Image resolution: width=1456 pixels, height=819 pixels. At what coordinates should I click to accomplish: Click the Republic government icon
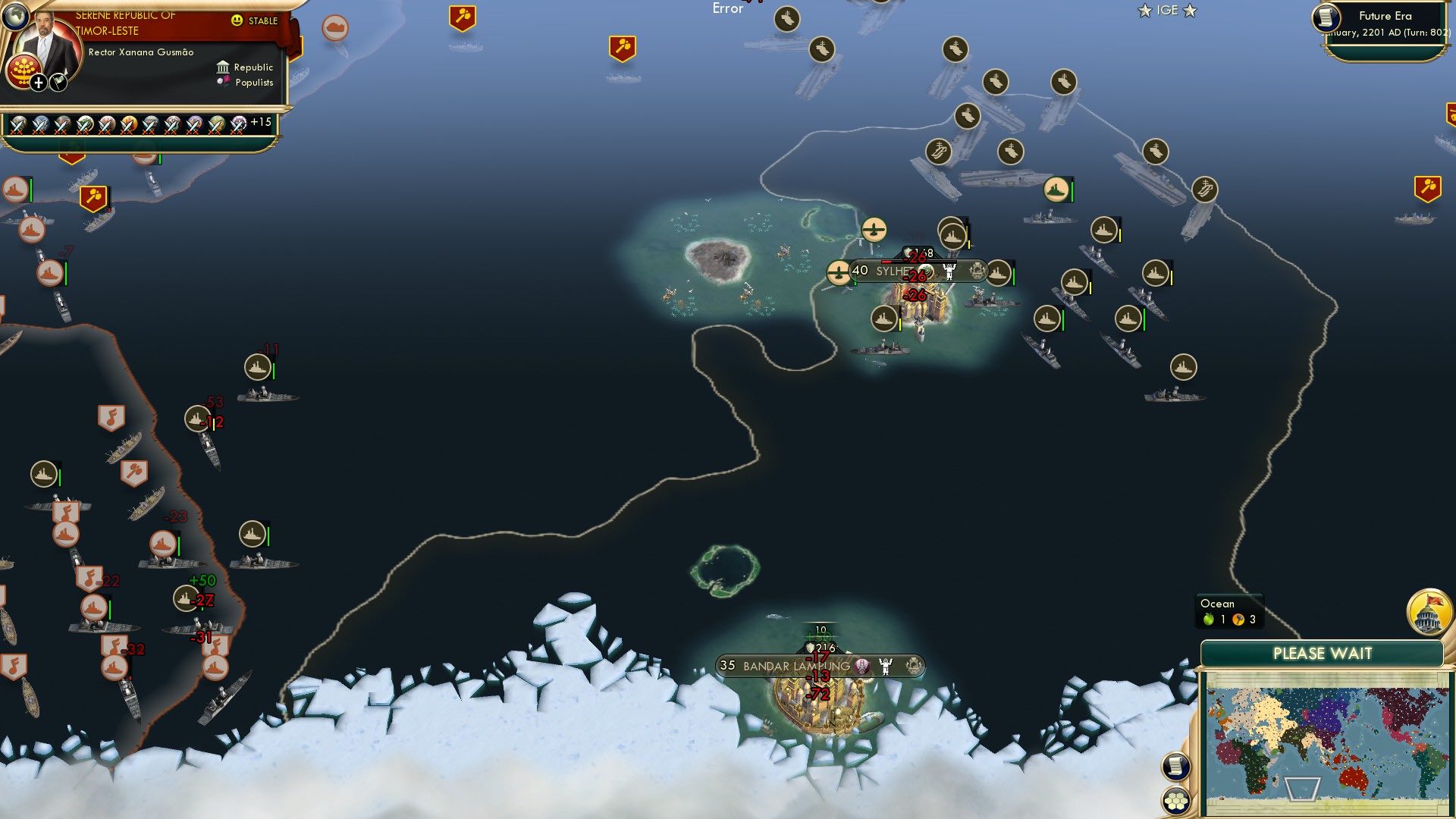tap(221, 67)
